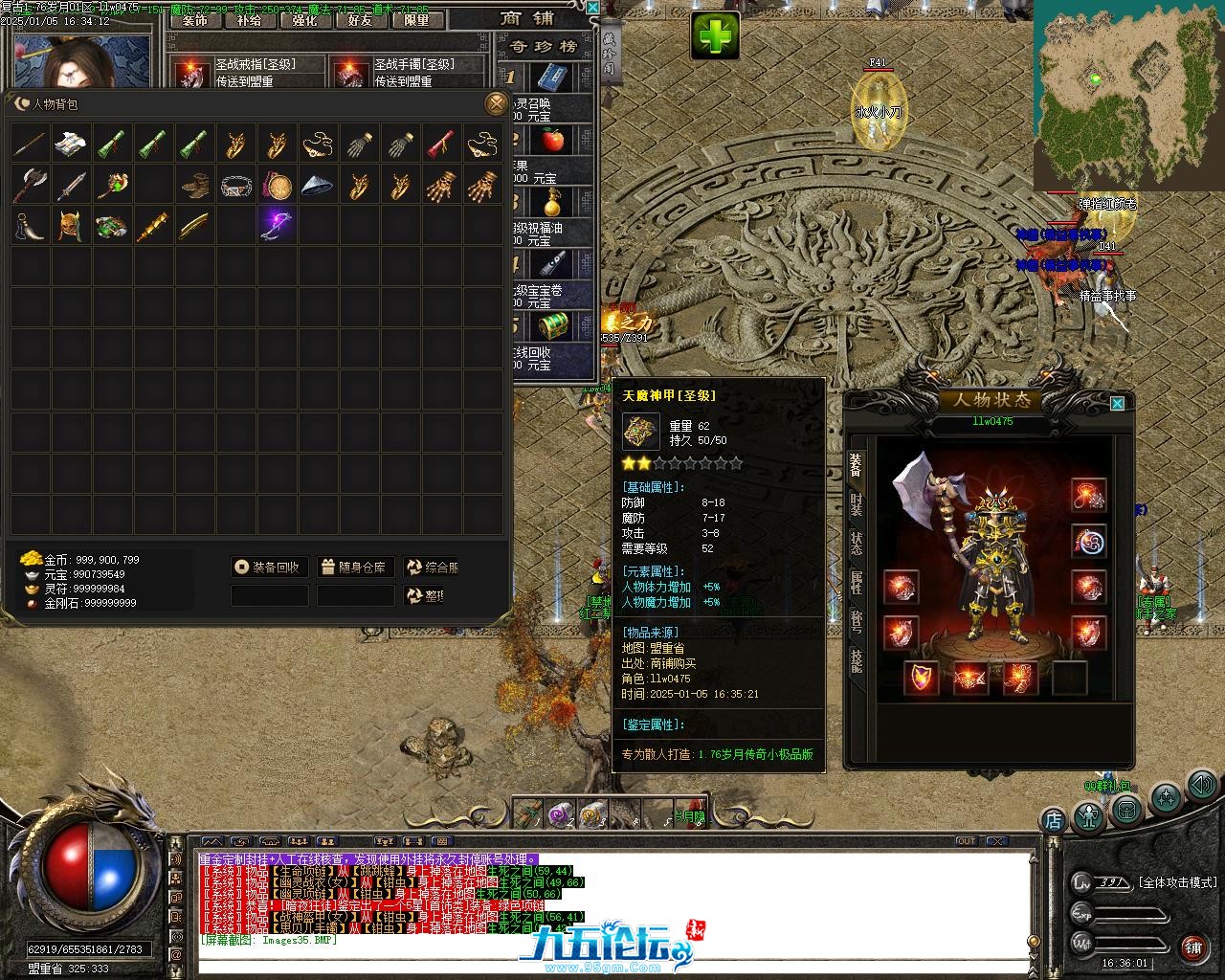Switch to the 时装 fashion tab
The height and width of the screenshot is (980, 1225).
click(x=856, y=504)
